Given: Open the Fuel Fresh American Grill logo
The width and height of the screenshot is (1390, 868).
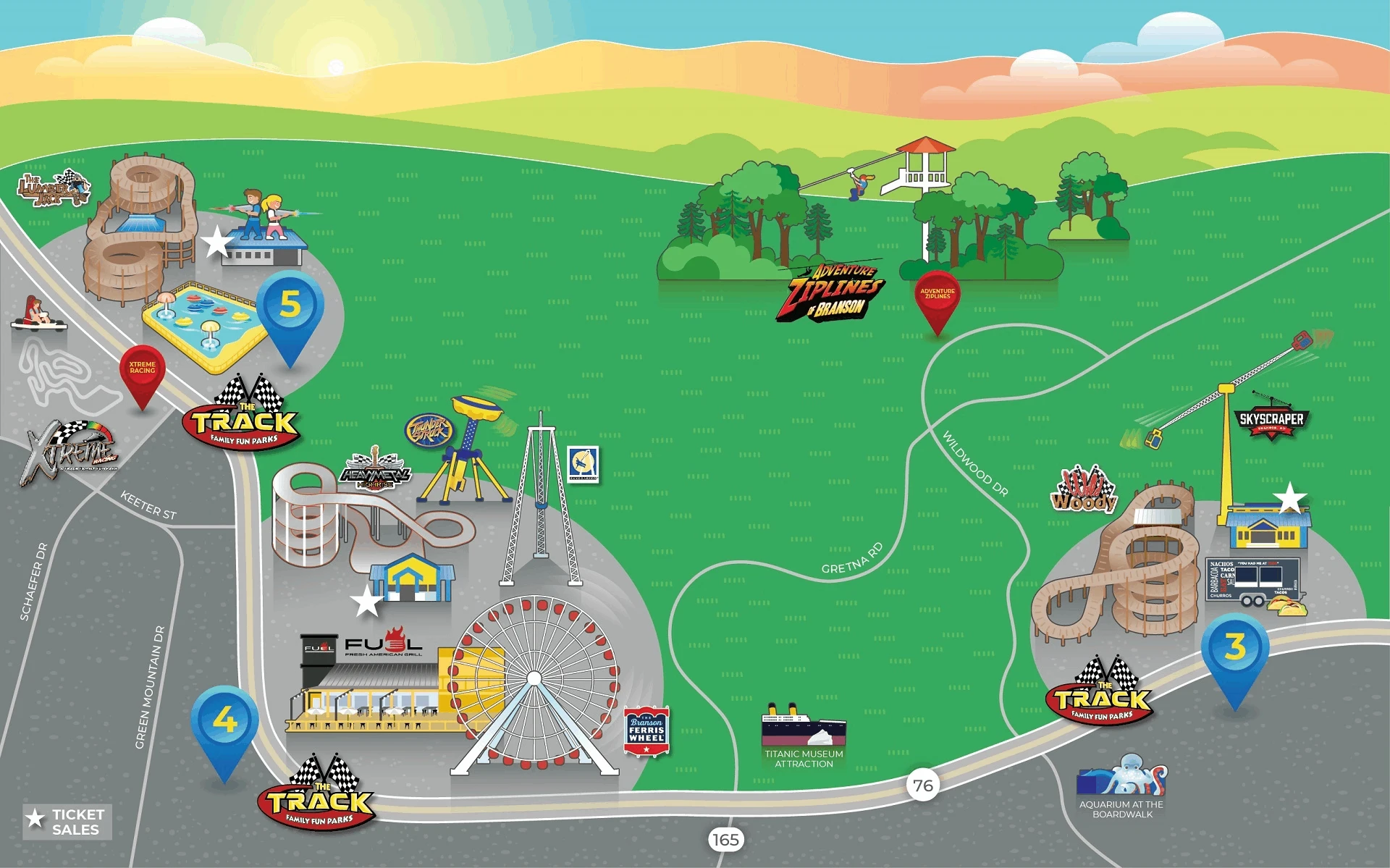Looking at the screenshot, I should click(382, 644).
